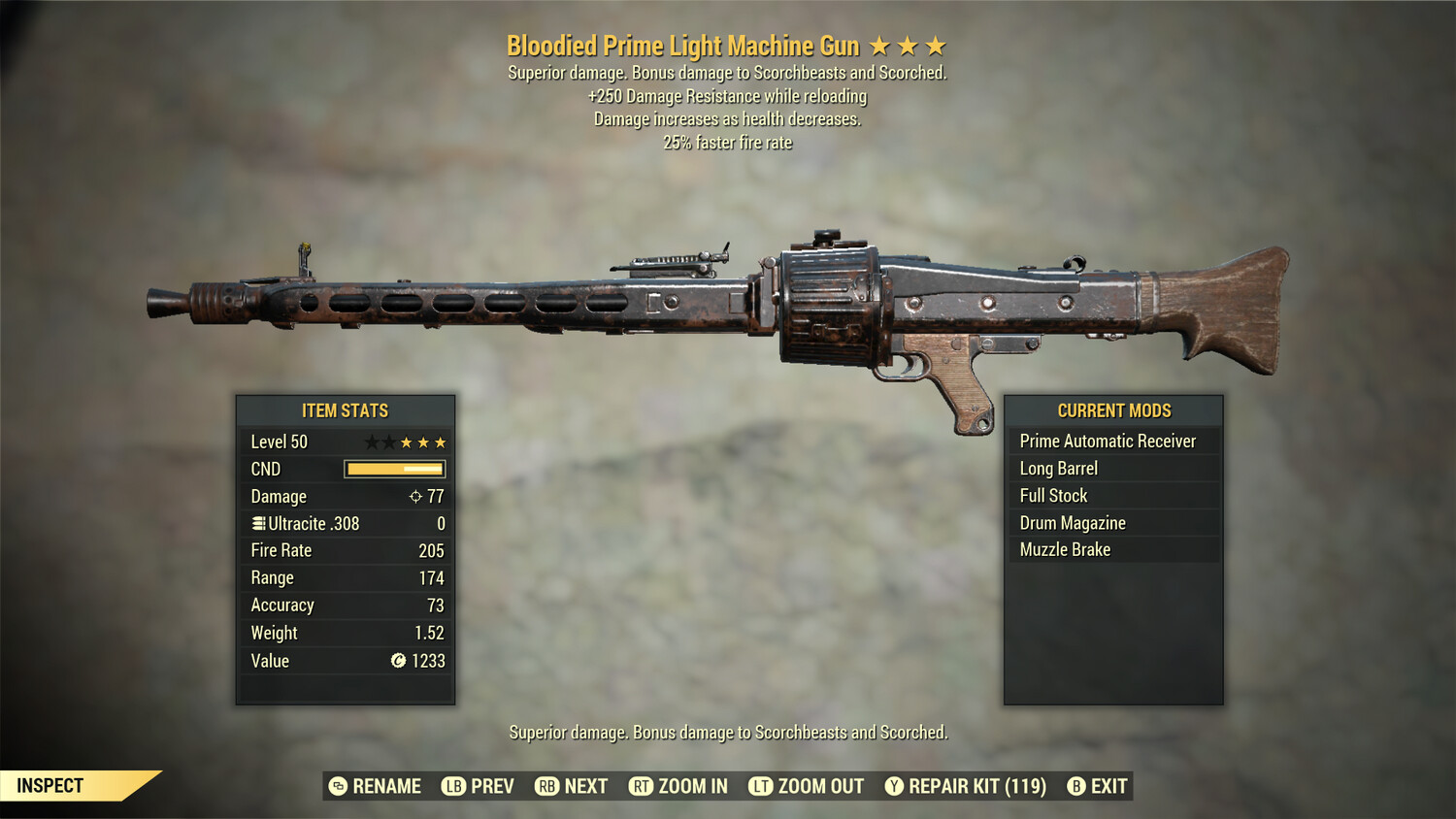Open the CURRENT MODS panel header
The height and width of the screenshot is (819, 1456).
click(x=1113, y=410)
